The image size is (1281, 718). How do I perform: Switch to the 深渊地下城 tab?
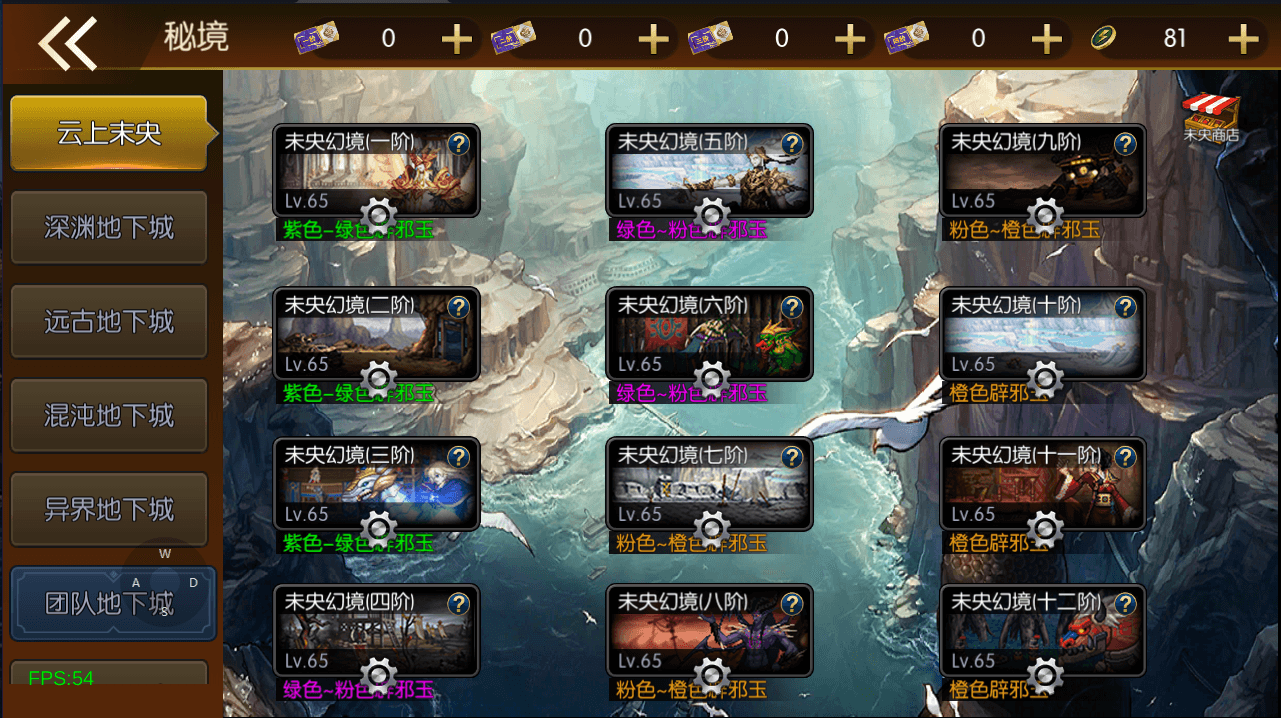[109, 227]
